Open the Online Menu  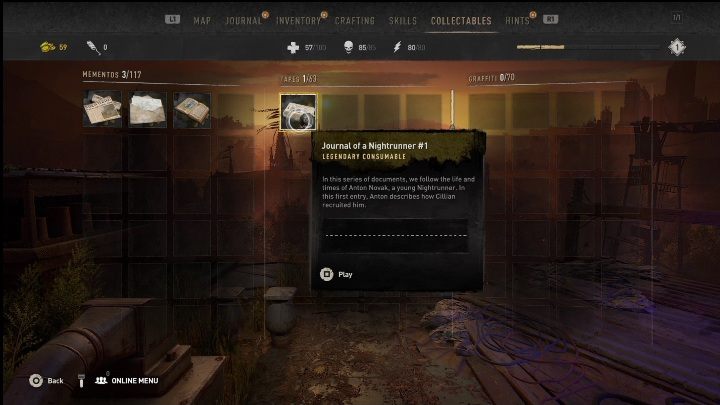128,380
